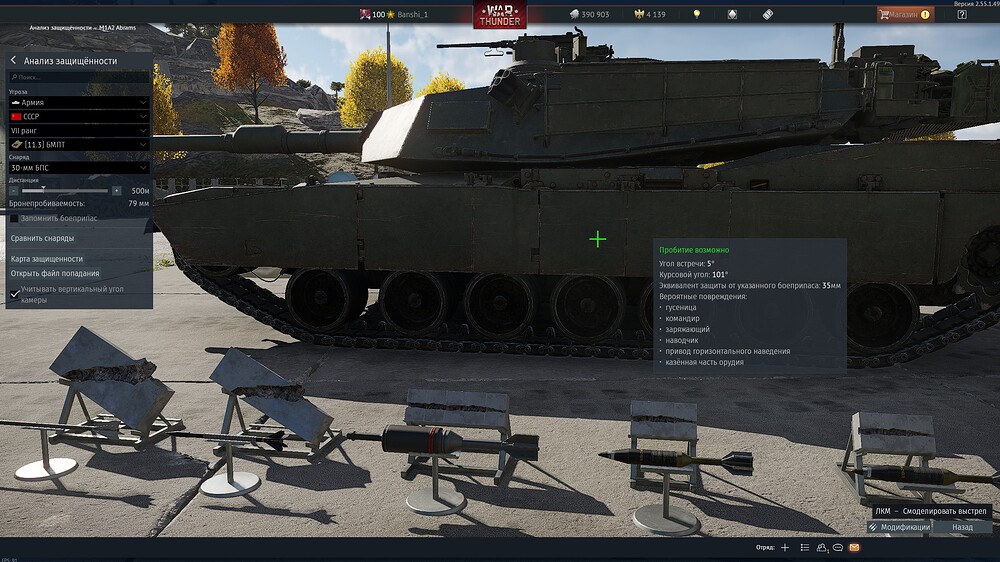Open the Модификации menu
The height and width of the screenshot is (562, 1000).
(900, 527)
